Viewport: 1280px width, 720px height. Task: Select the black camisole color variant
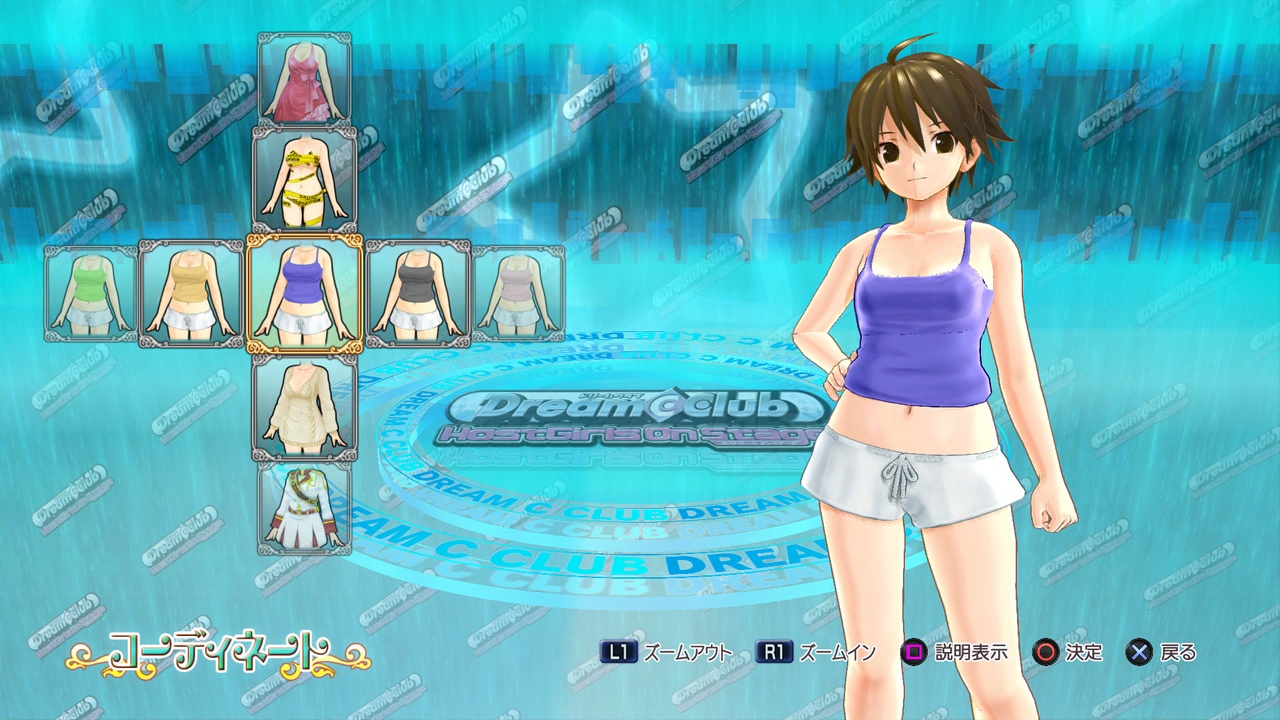(418, 293)
